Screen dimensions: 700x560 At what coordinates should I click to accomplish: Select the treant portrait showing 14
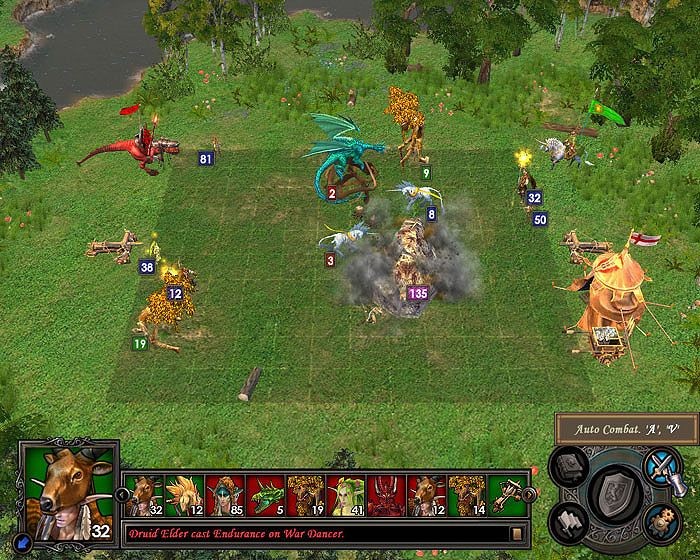[466, 494]
